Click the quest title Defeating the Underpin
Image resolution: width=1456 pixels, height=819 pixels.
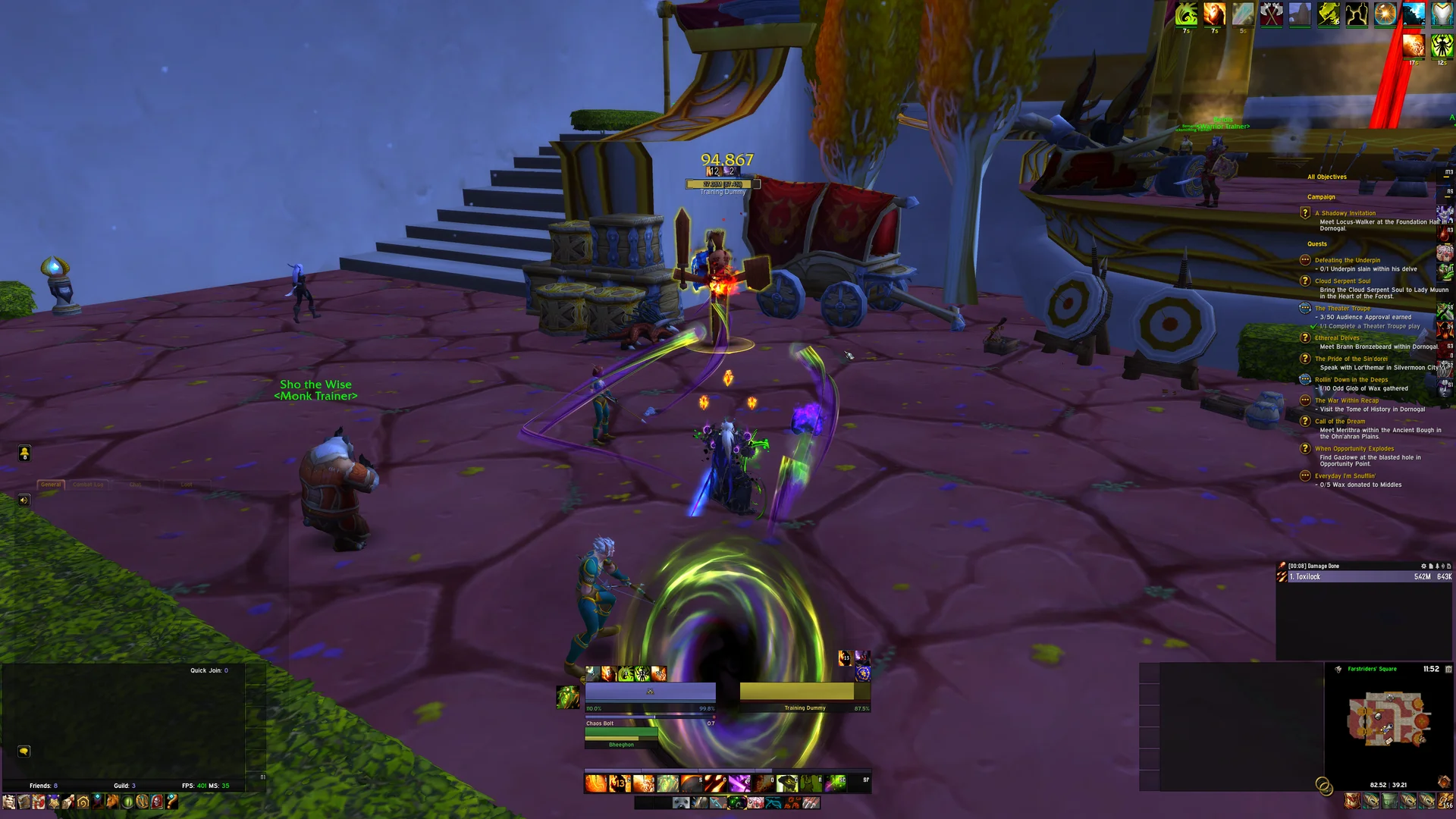click(1349, 259)
